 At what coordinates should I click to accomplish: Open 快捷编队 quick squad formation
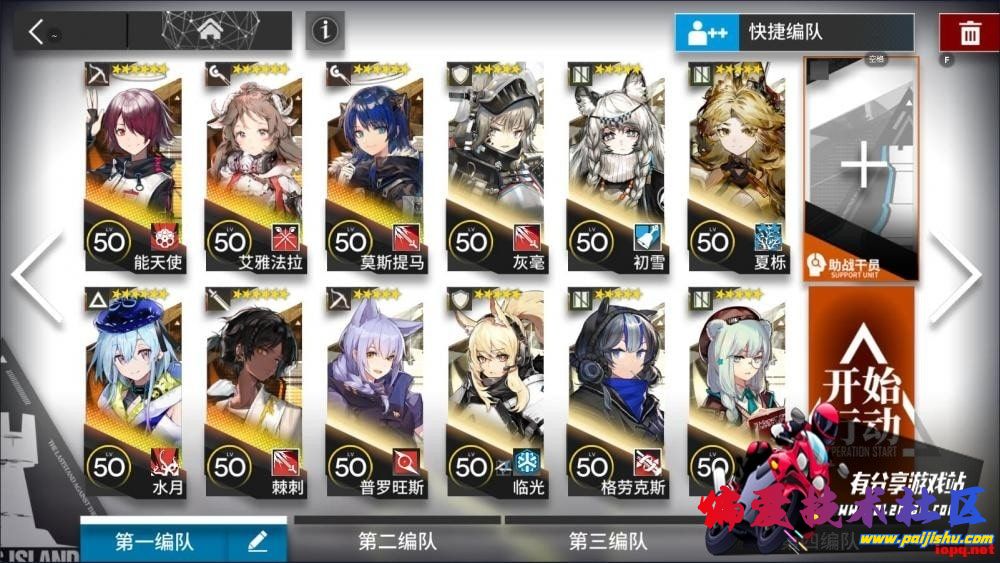tap(794, 32)
